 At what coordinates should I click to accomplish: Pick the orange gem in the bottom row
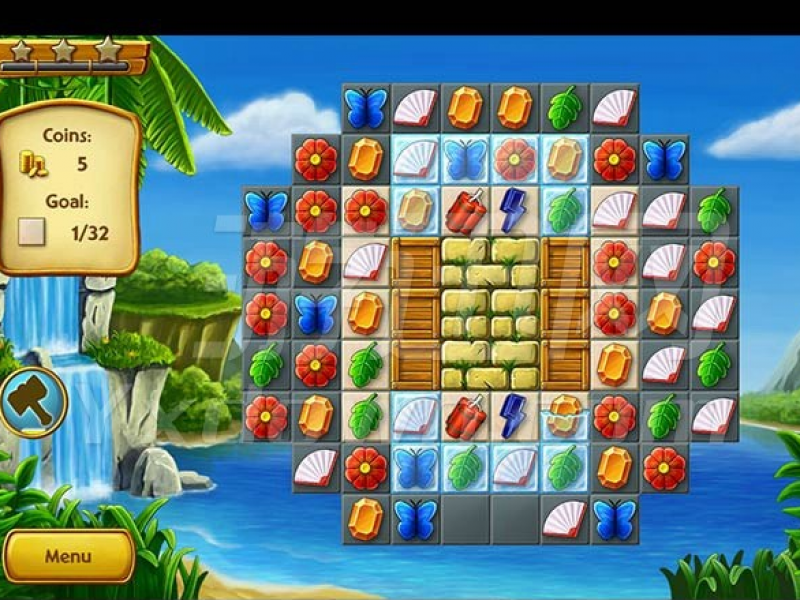click(x=365, y=519)
